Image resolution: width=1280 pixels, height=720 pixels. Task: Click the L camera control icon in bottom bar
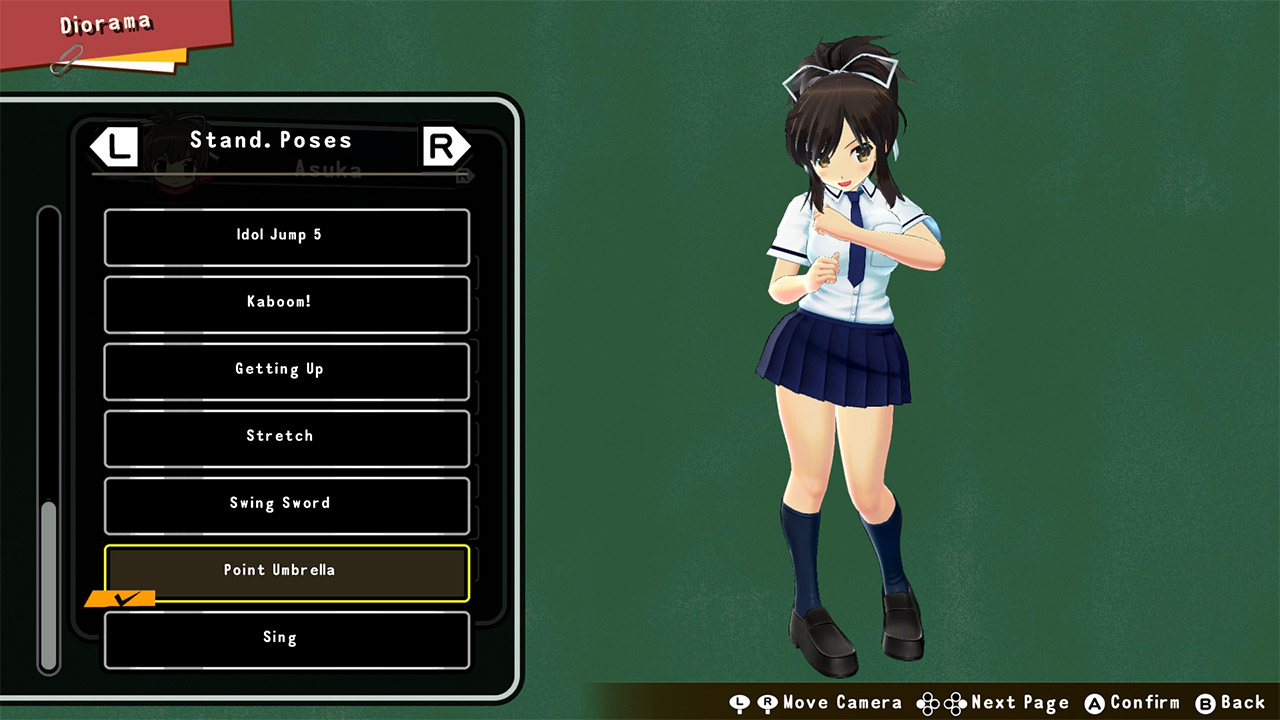[x=740, y=703]
